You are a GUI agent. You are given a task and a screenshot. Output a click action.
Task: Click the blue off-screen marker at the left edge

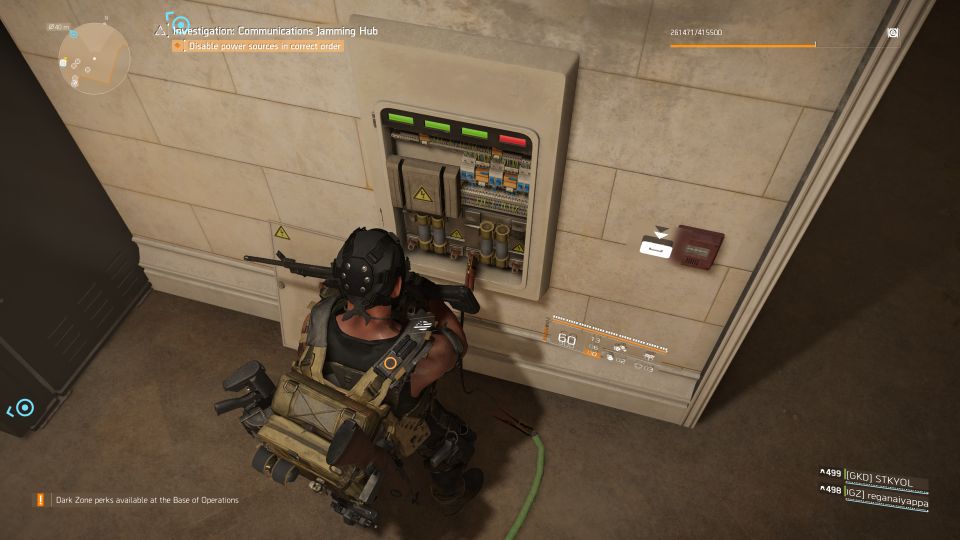23,407
